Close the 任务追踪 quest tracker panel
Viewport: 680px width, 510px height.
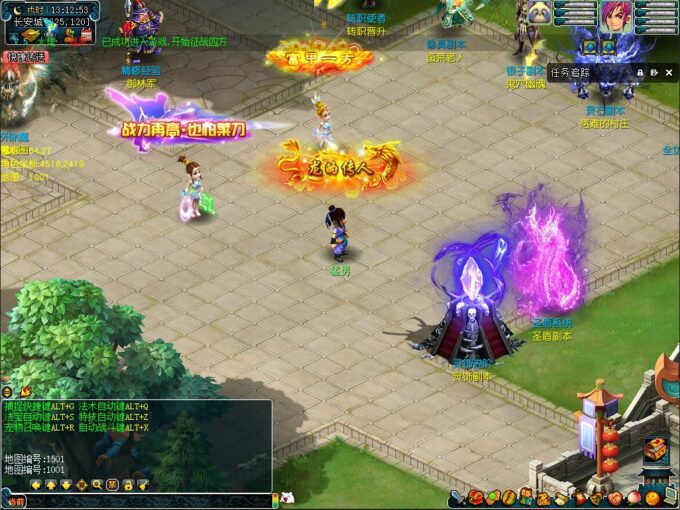click(669, 72)
